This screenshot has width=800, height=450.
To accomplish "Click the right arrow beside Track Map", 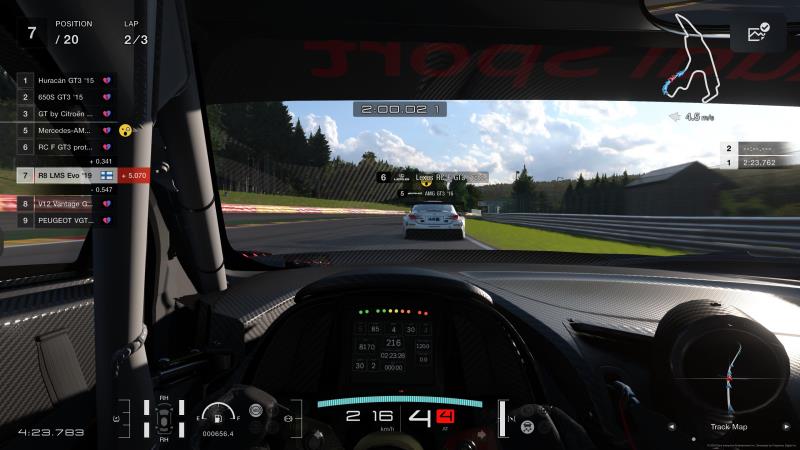I will [x=784, y=427].
